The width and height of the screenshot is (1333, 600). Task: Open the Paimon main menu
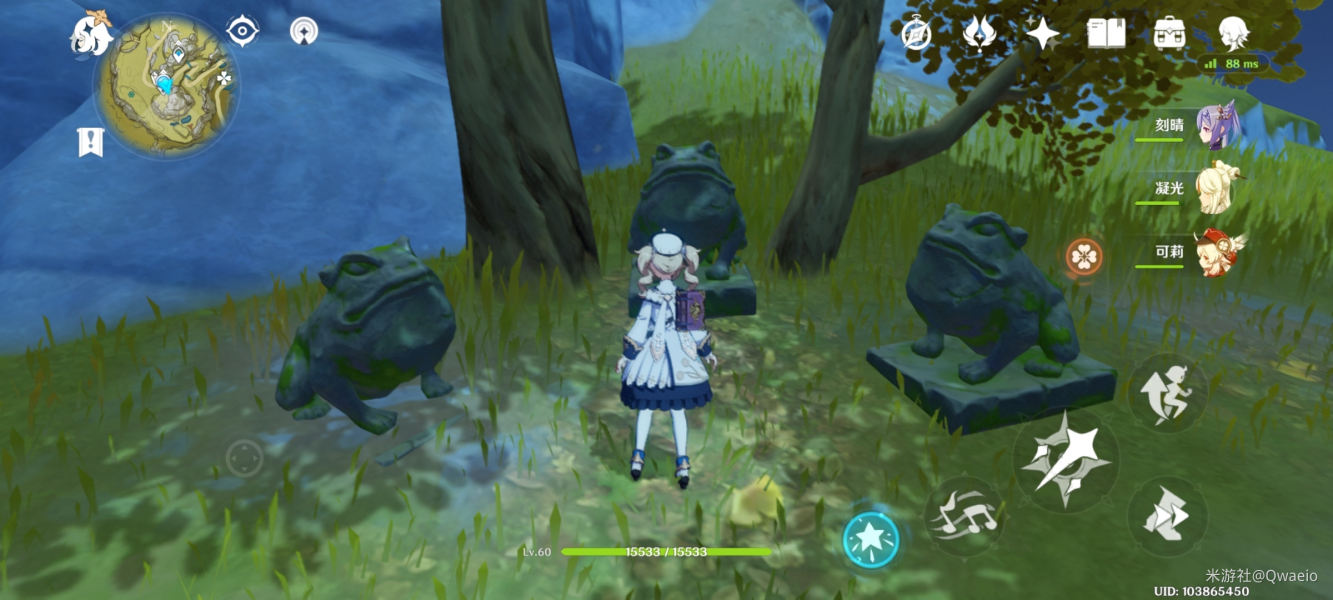click(92, 31)
